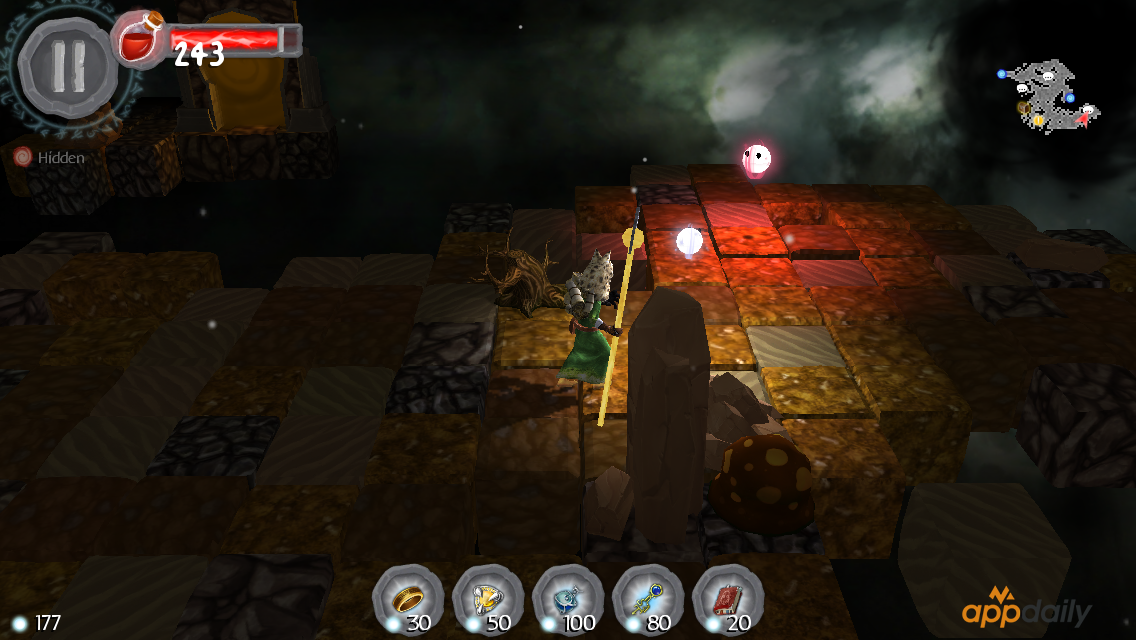Use the red spellbook costing 20
The width and height of the screenshot is (1136, 640).
(727, 599)
